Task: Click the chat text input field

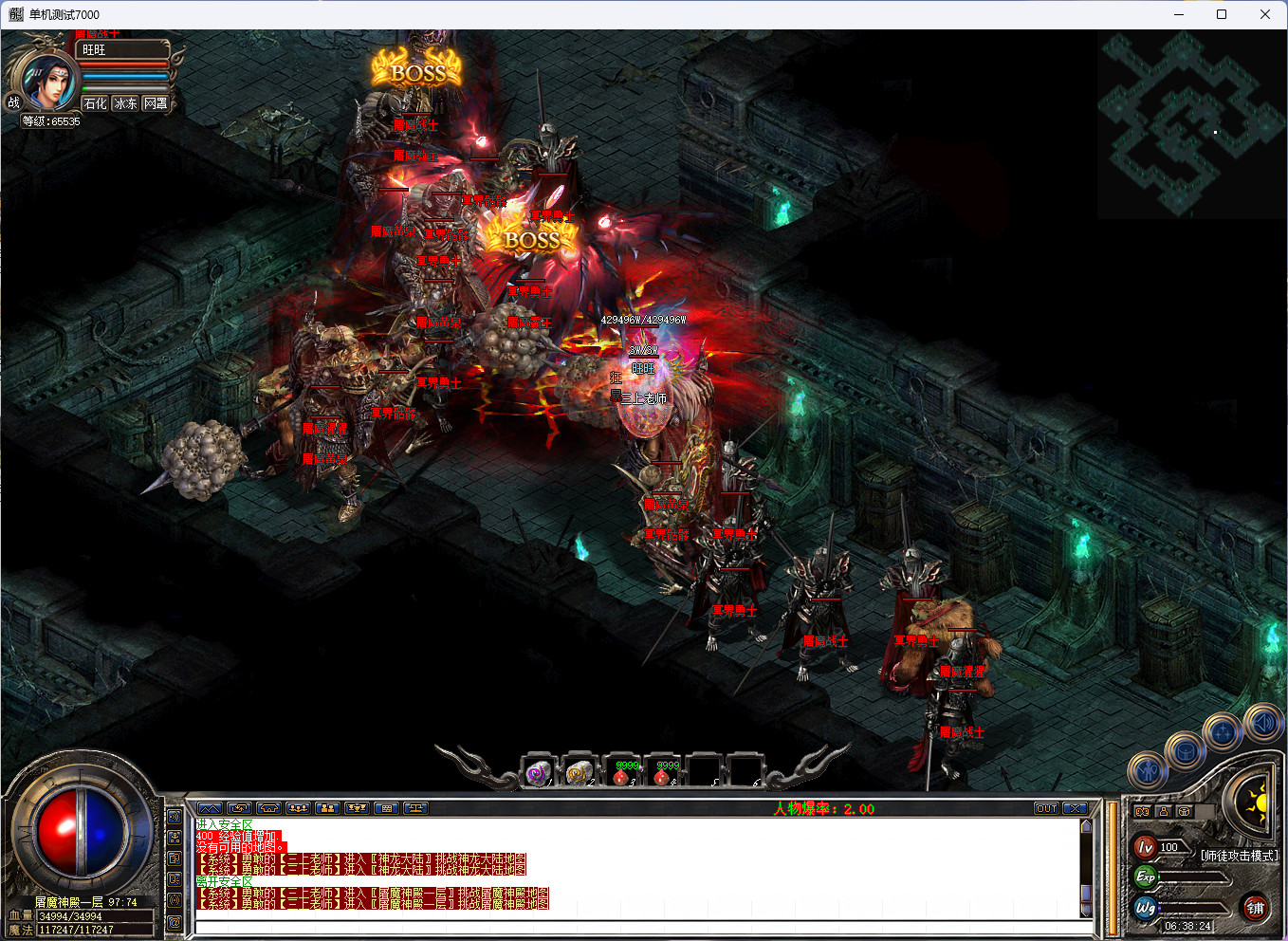Action: [635, 927]
